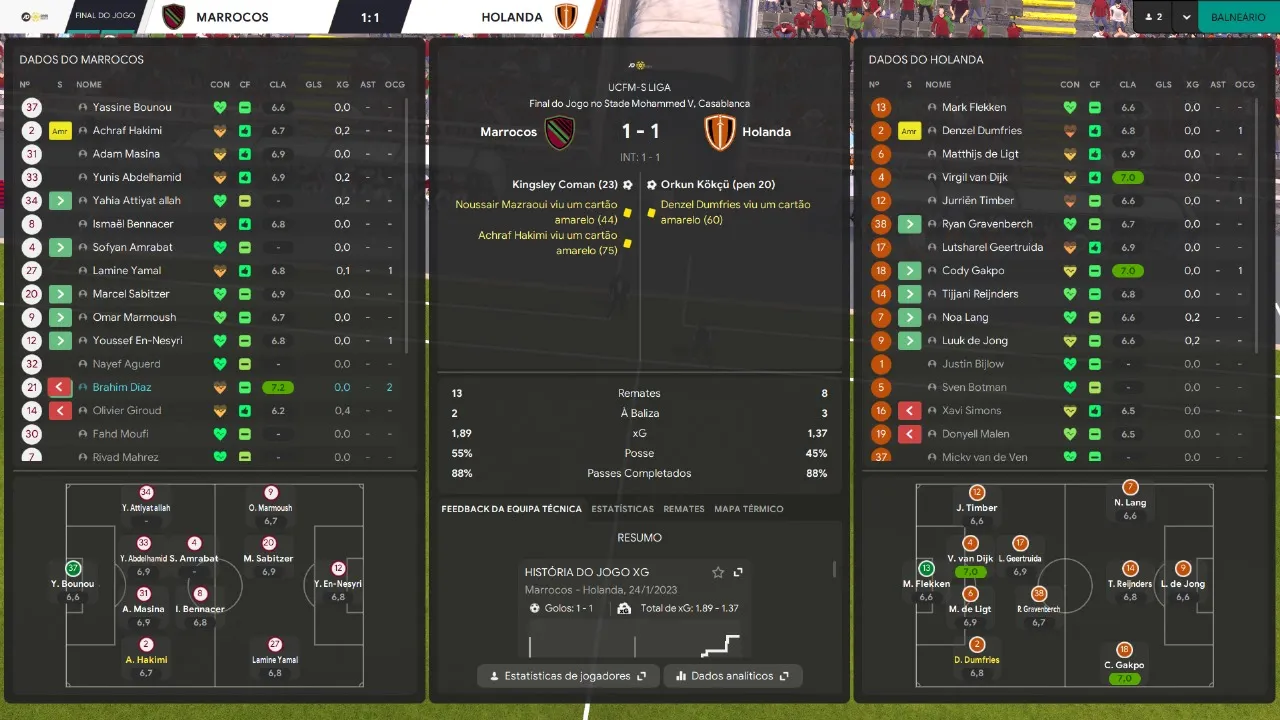1280x720 pixels.
Task: Open Dados analíticos
Action: (x=732, y=676)
